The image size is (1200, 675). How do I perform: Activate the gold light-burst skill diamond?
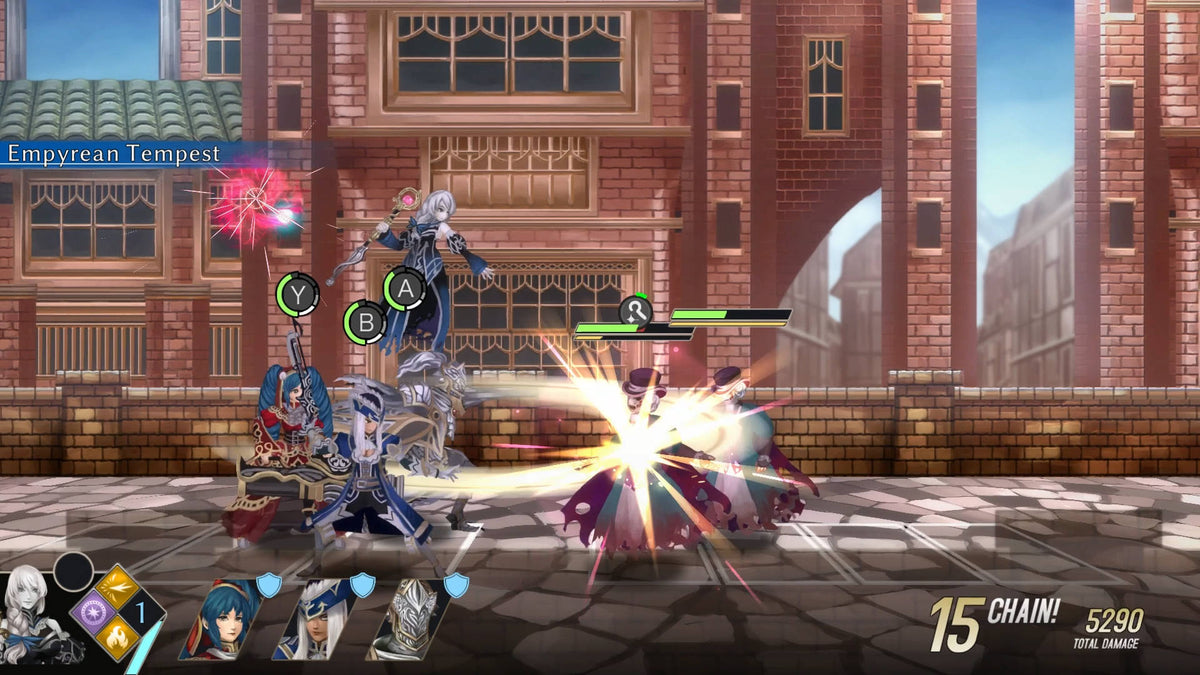click(118, 587)
